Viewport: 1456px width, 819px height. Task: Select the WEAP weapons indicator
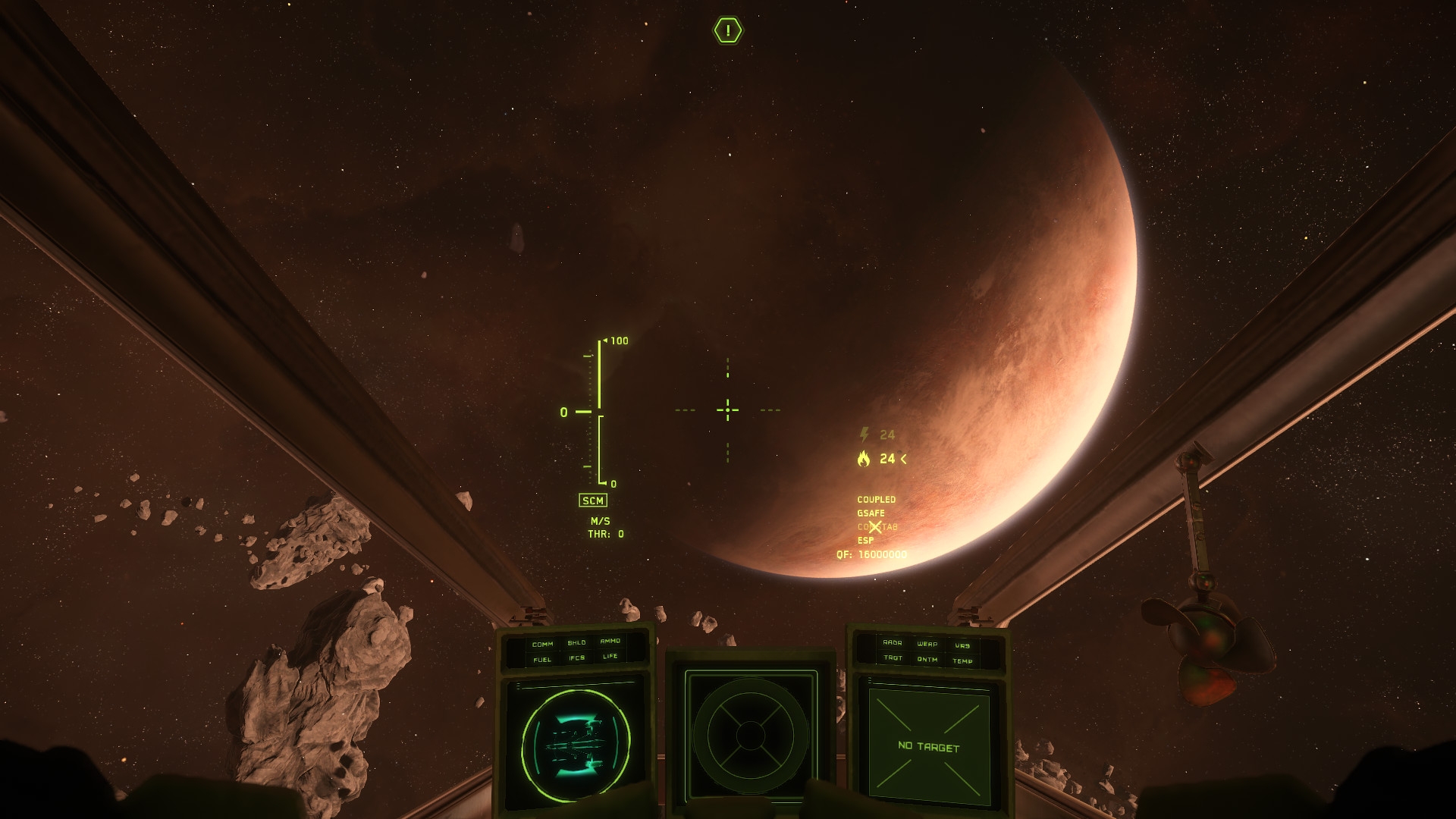coord(927,645)
